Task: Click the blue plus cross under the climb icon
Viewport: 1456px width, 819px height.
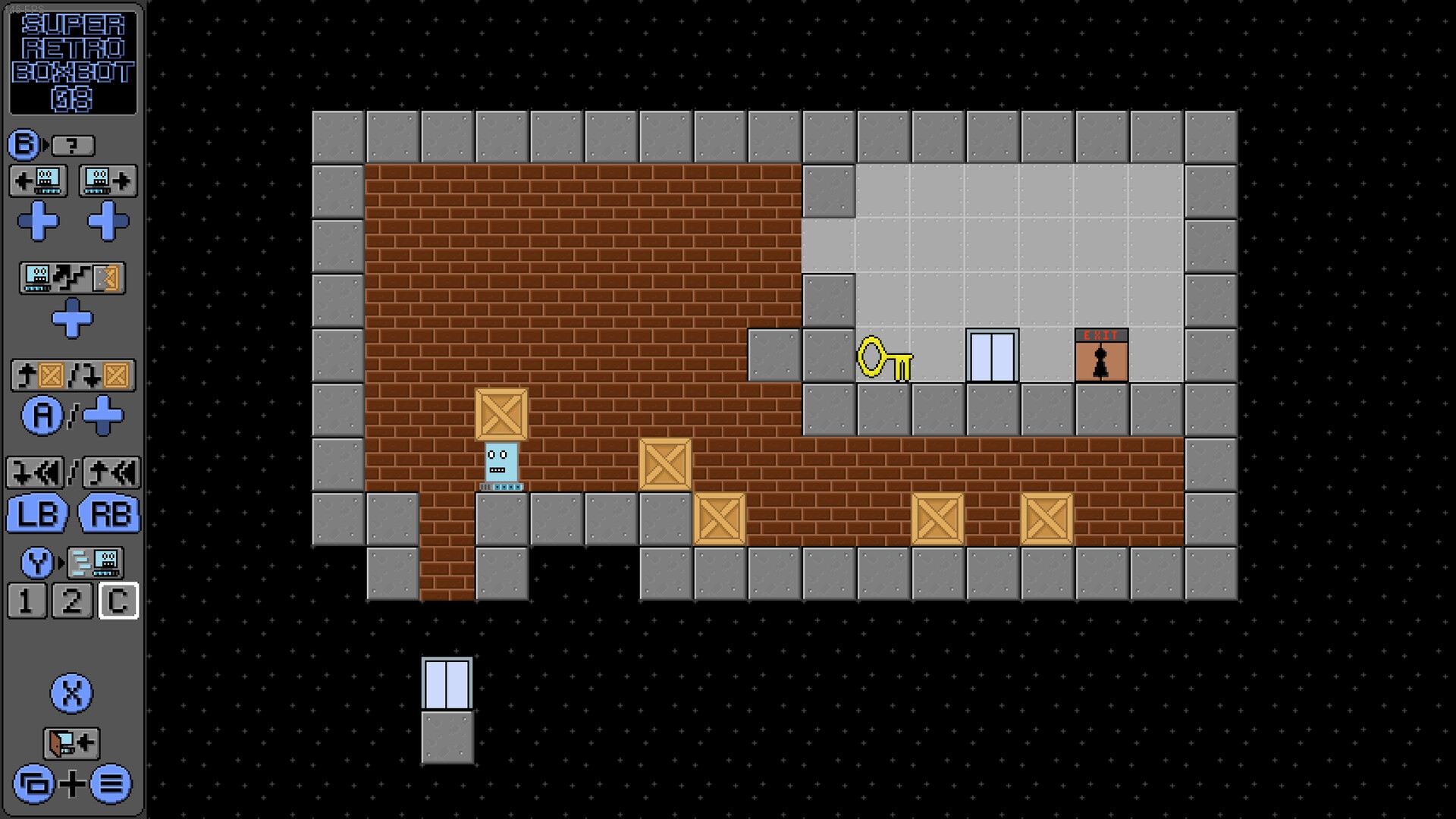Action: click(74, 320)
